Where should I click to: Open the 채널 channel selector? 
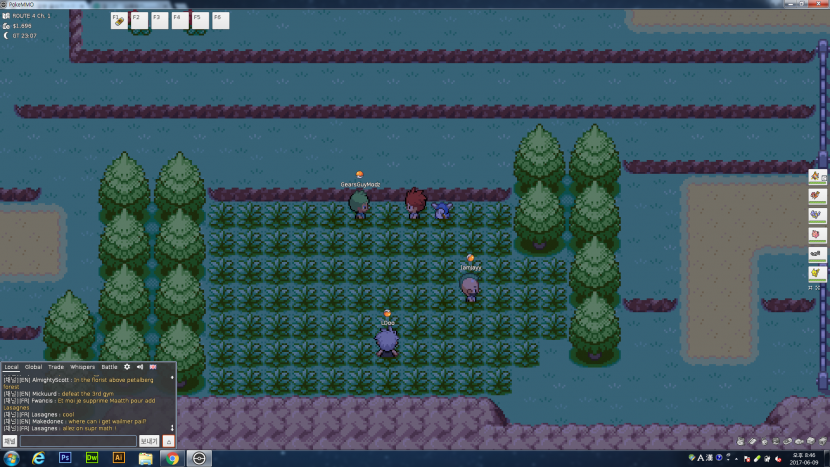coord(10,440)
